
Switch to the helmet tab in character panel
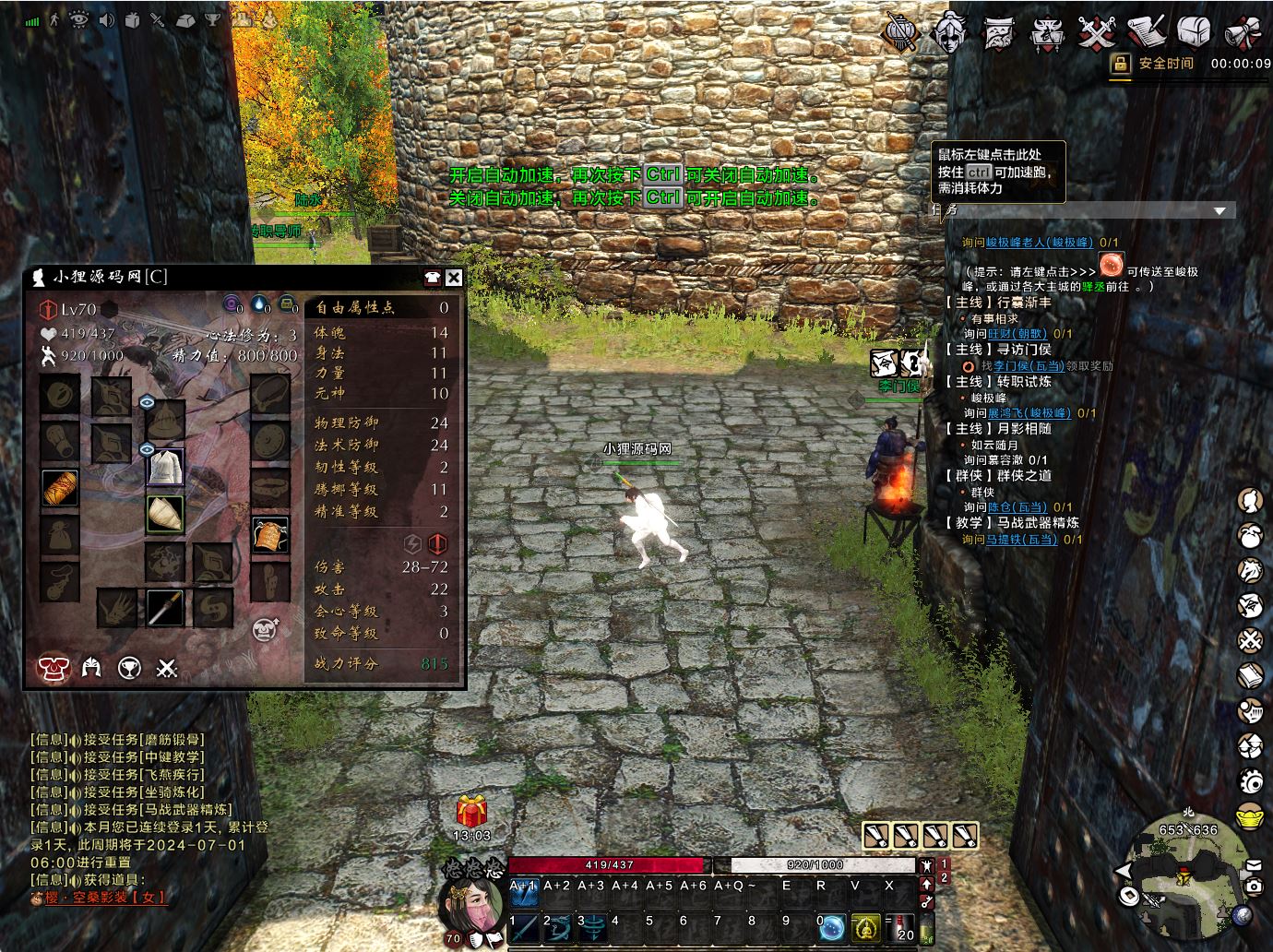pos(91,668)
